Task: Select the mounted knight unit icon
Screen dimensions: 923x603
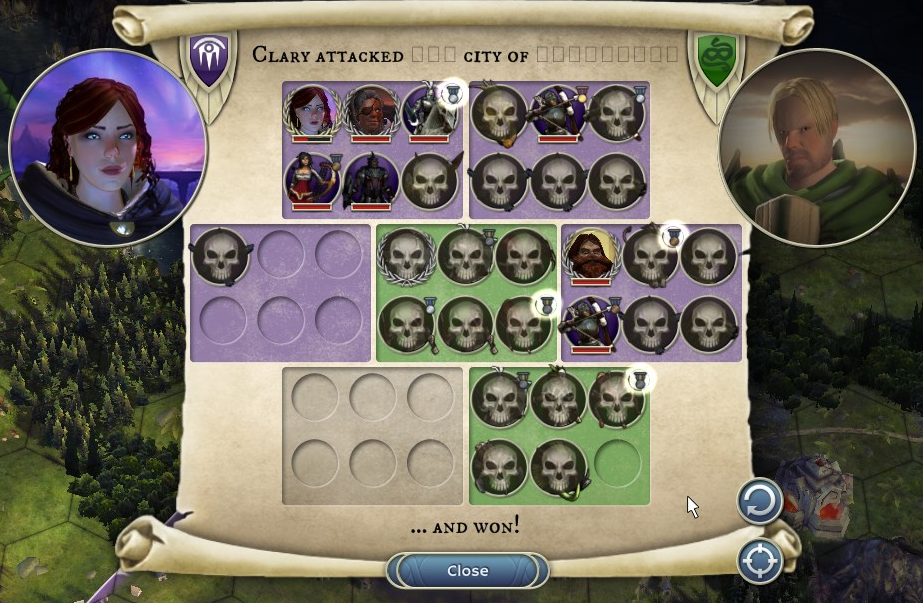Action: coord(429,112)
